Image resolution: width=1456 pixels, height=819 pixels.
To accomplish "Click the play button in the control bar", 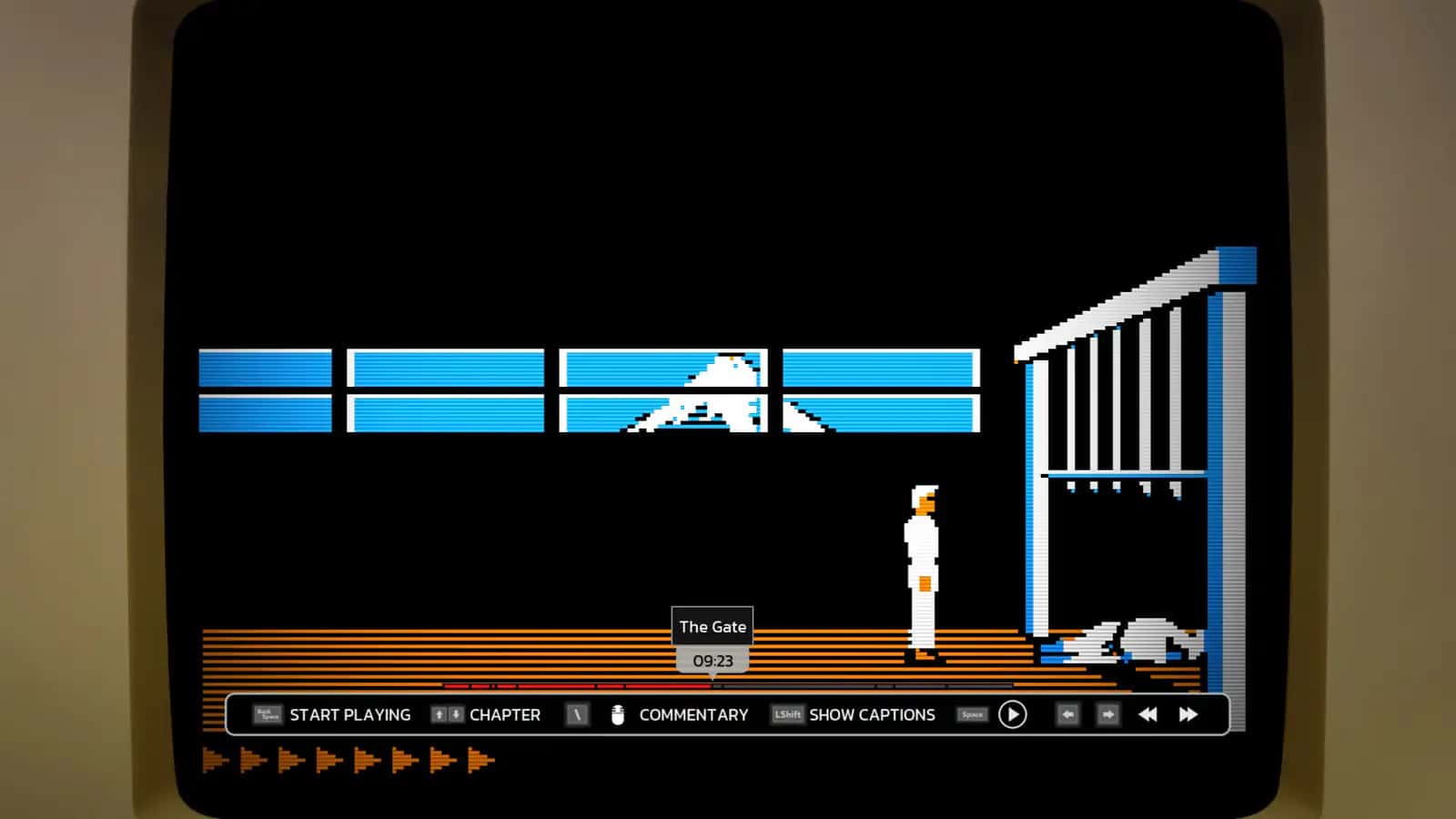I will tap(1014, 714).
